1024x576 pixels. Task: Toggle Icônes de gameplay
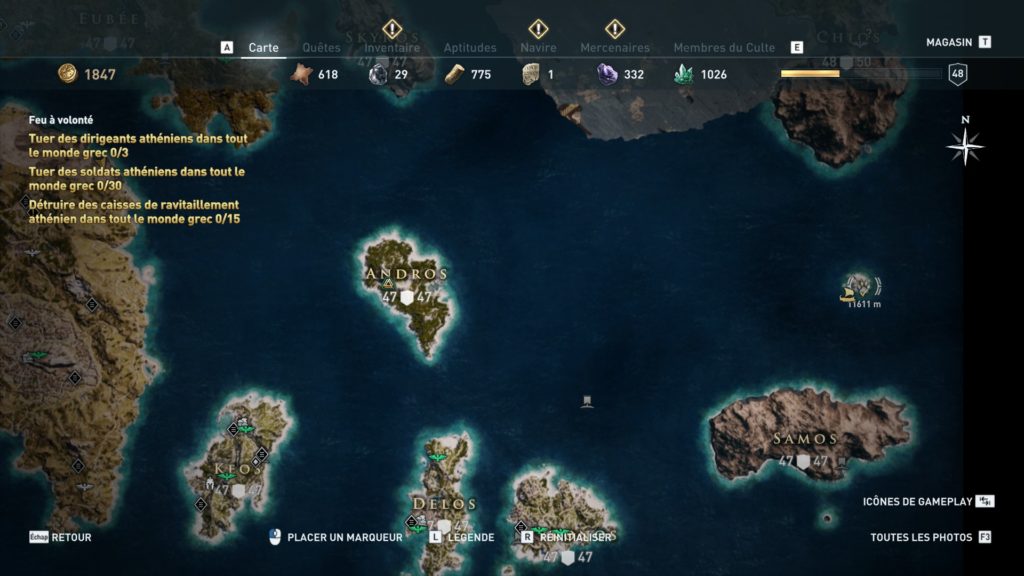pyautogui.click(x=917, y=501)
